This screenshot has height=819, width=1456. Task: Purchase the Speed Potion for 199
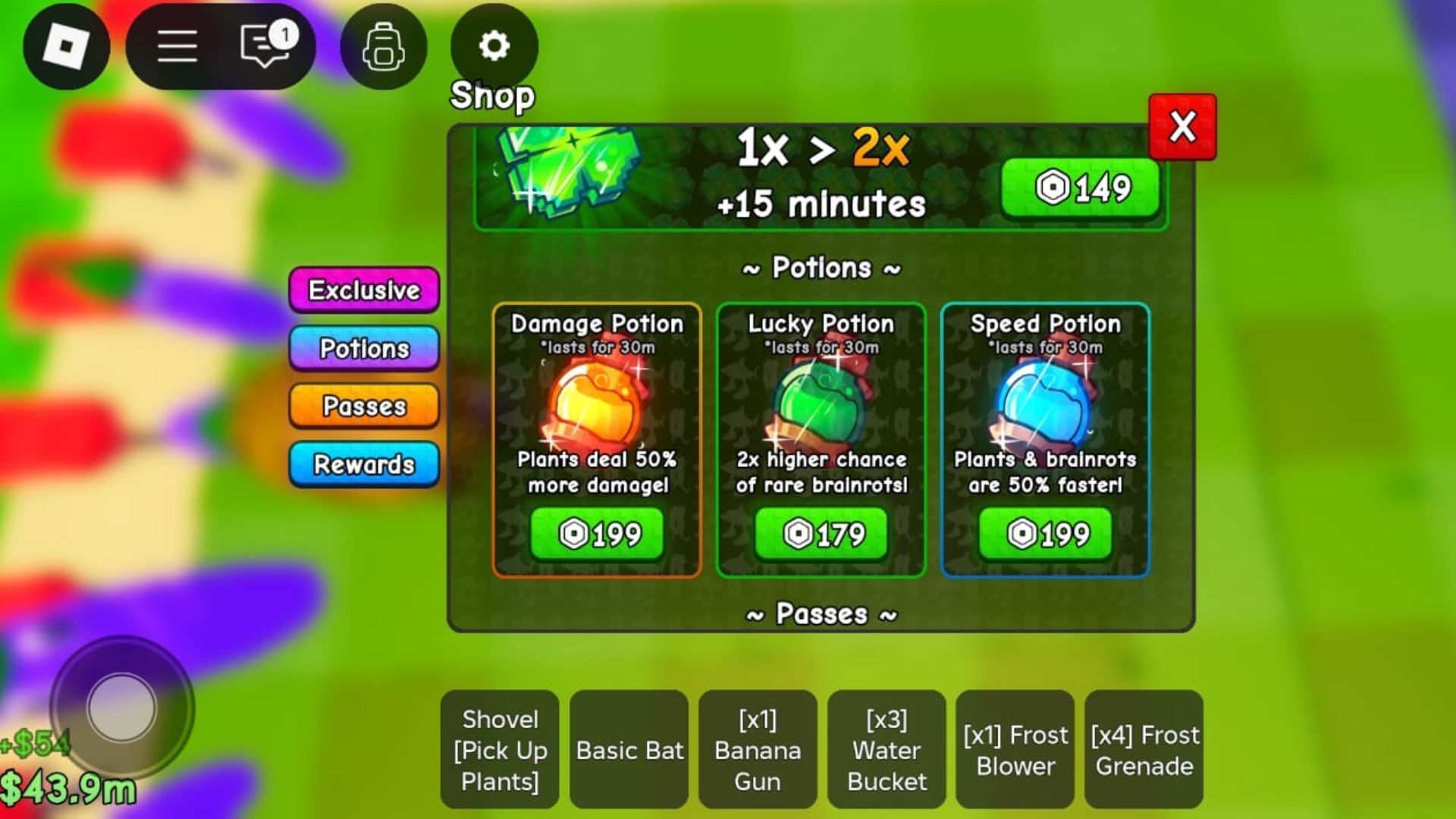(1045, 534)
